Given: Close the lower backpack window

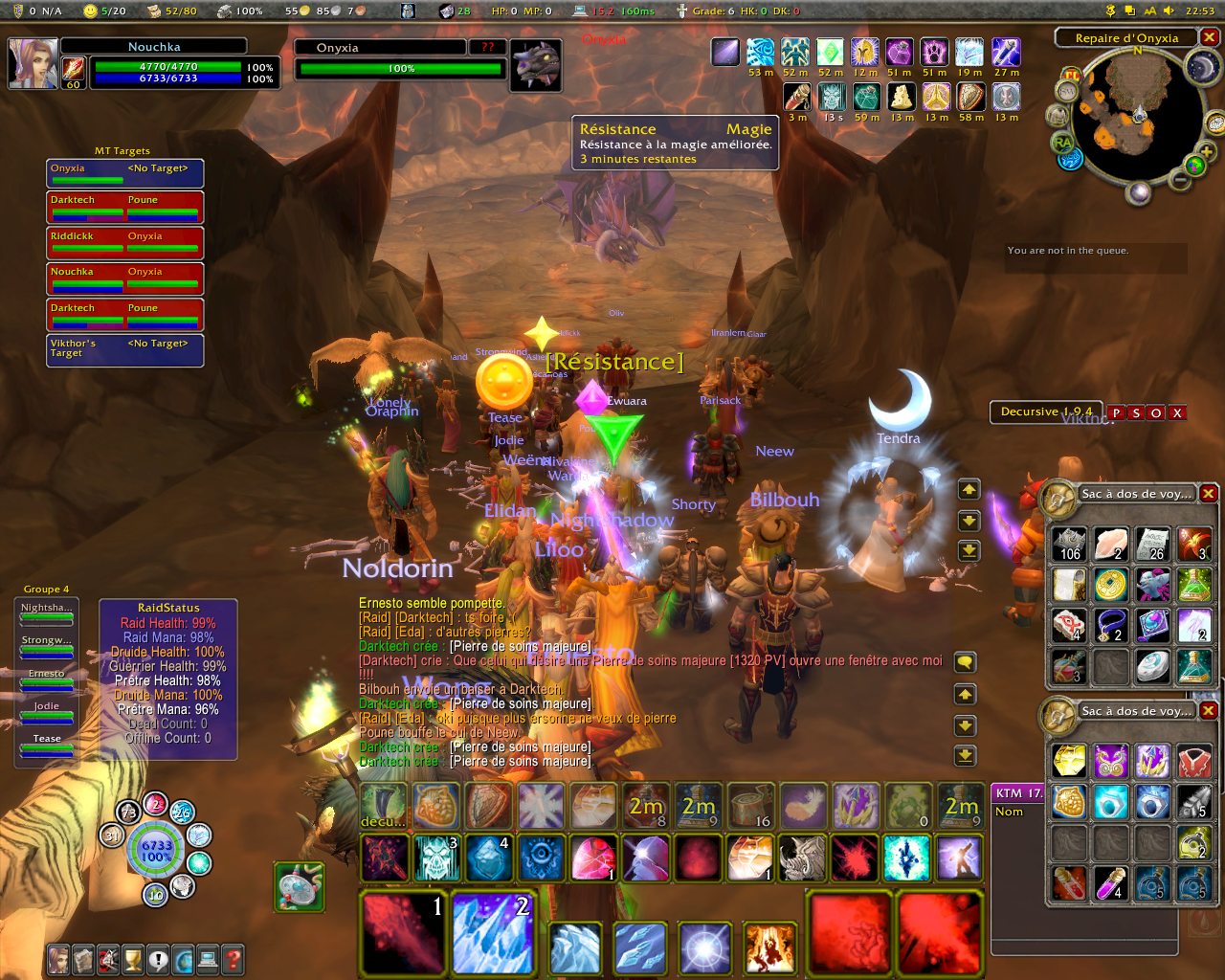Looking at the screenshot, I should pos(1209,711).
